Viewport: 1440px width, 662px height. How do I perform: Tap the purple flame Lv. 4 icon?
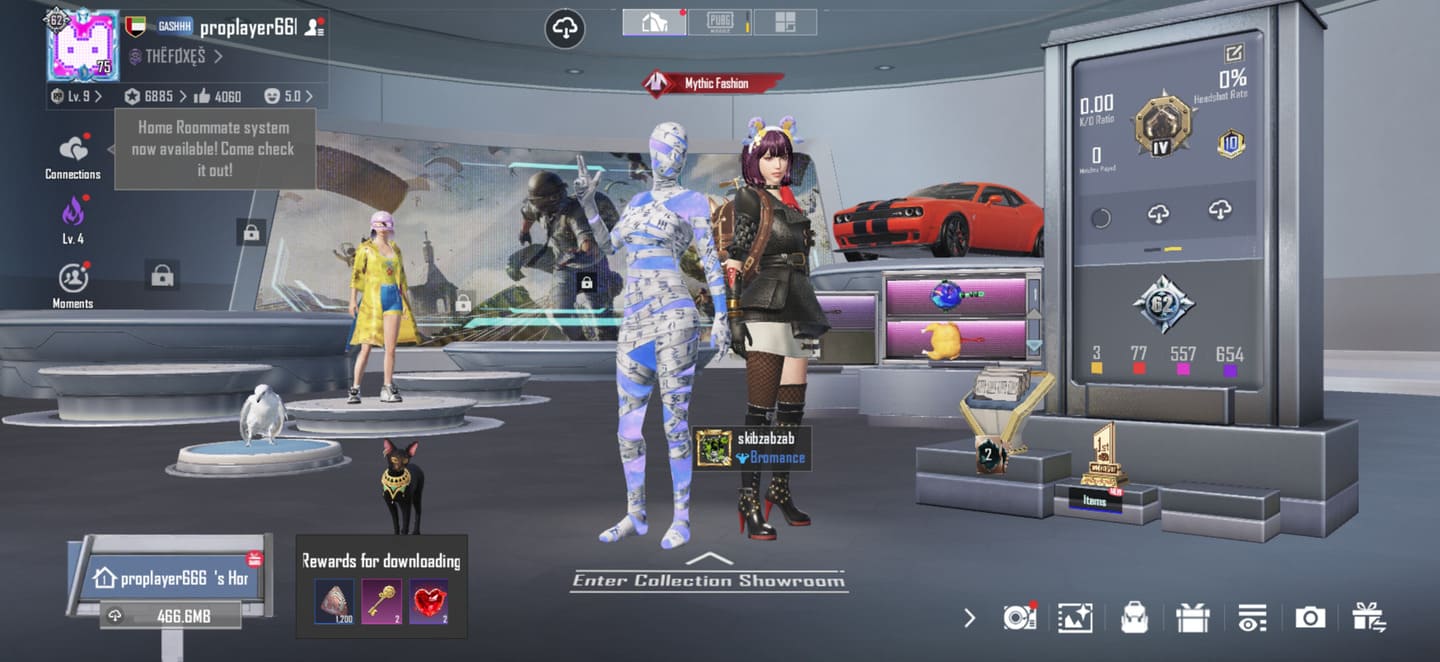tap(73, 215)
